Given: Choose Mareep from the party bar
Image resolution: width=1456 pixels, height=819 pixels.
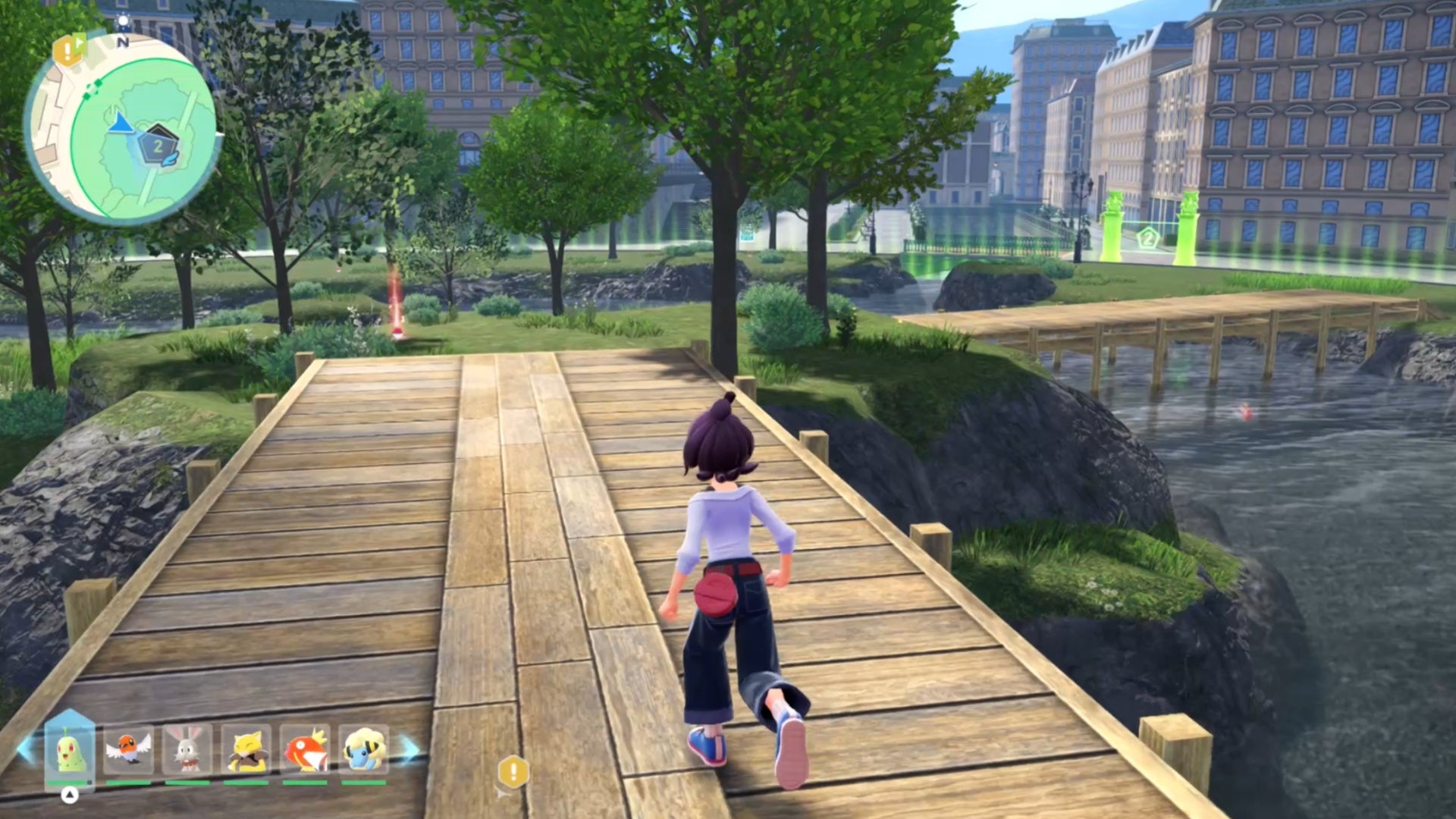Looking at the screenshot, I should pyautogui.click(x=364, y=750).
